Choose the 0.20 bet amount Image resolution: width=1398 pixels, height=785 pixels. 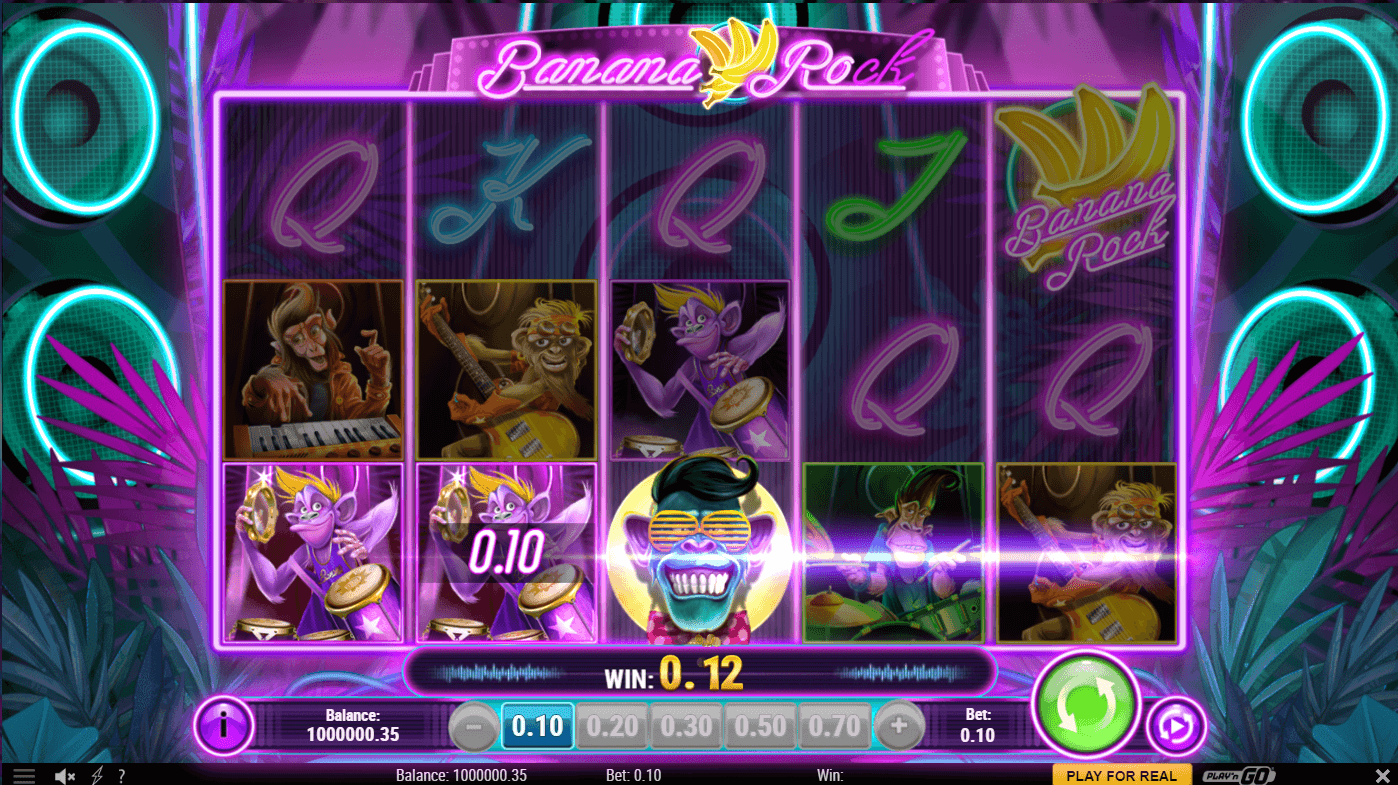(x=612, y=726)
